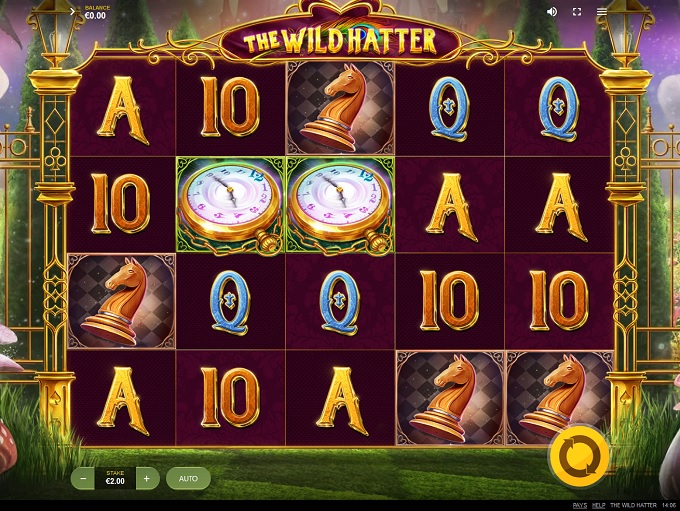Toggle fullscreen mode
This screenshot has width=680, height=511.
pyautogui.click(x=577, y=12)
